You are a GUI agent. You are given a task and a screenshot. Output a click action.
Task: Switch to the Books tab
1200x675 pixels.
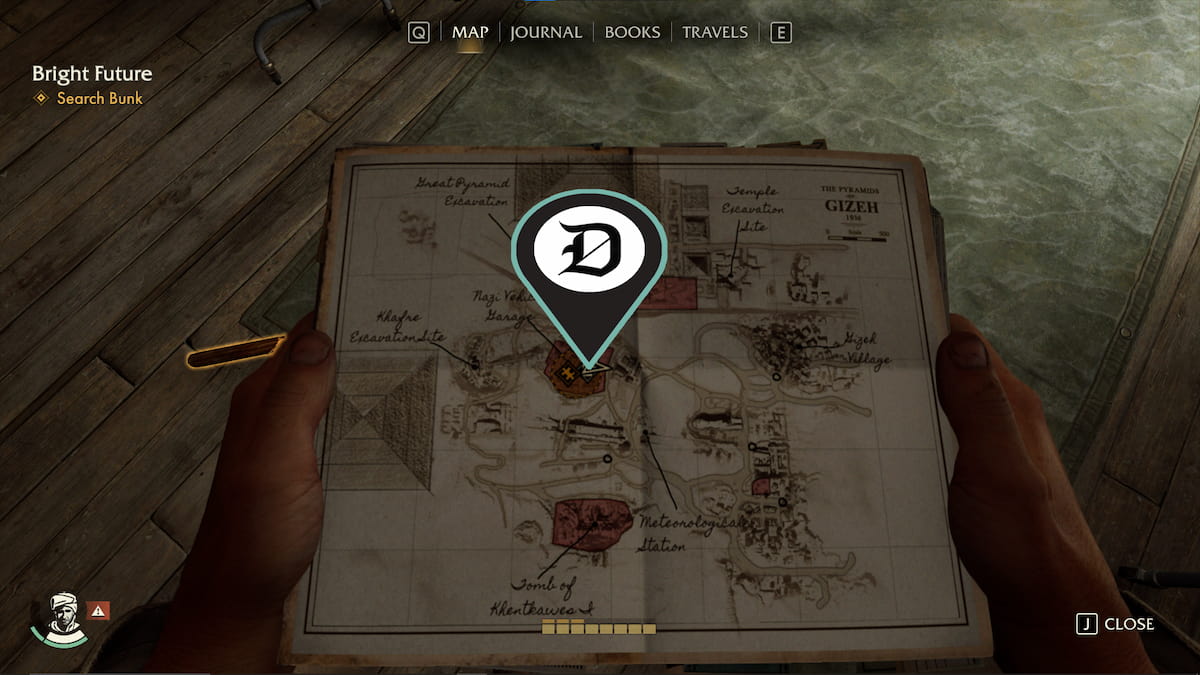pos(632,32)
